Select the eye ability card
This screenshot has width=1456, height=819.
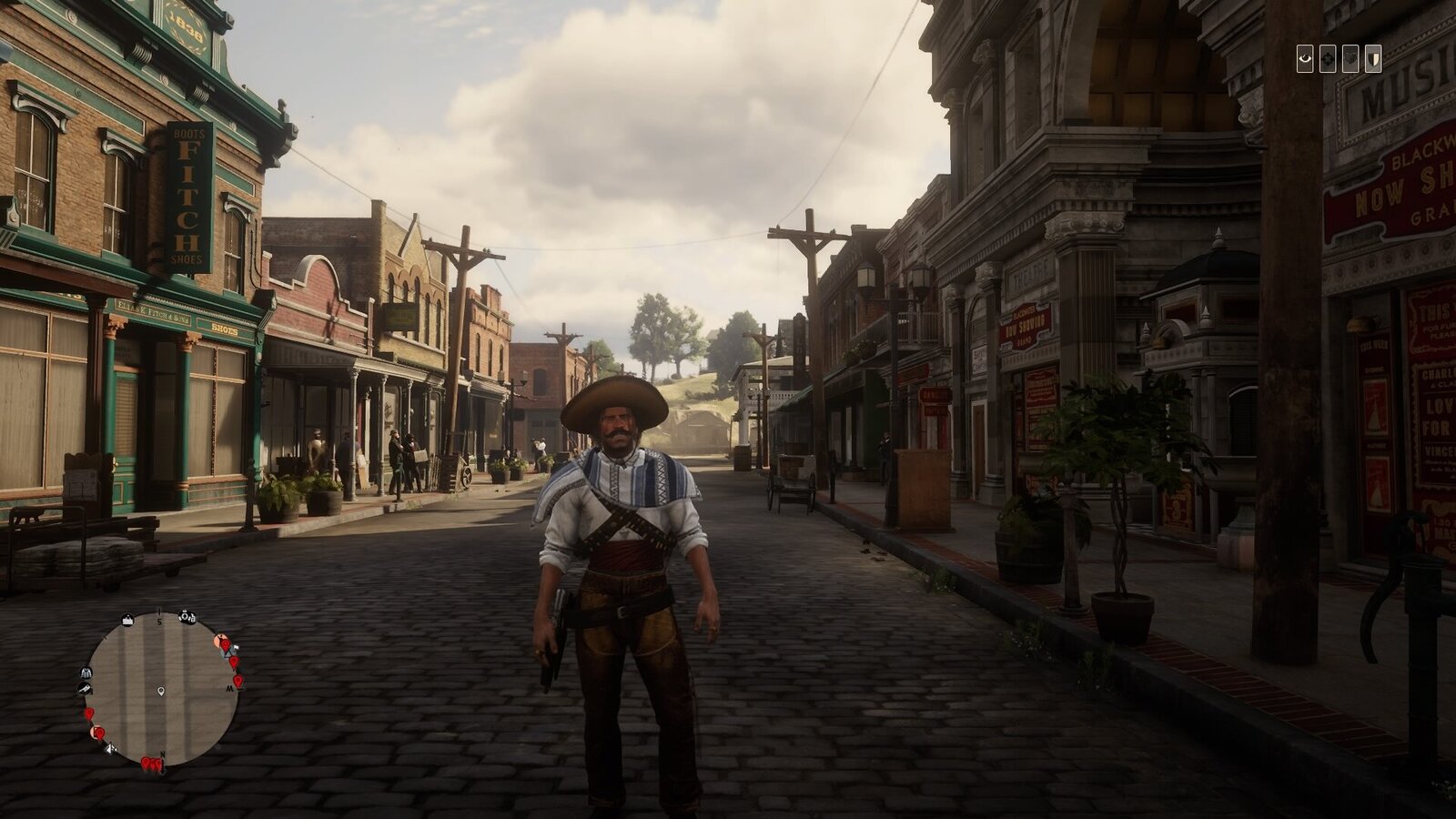[1306, 58]
